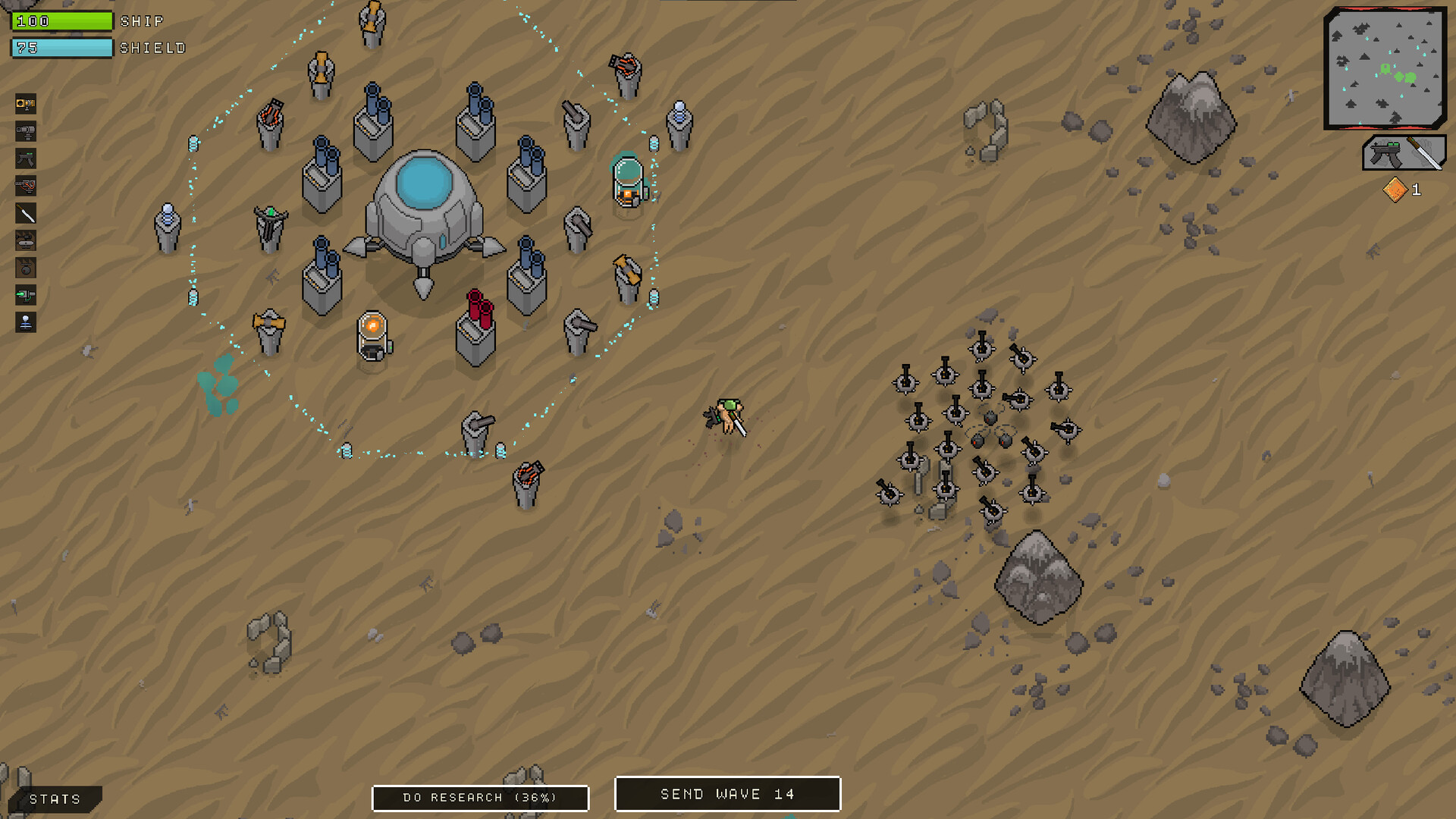Select the heavy turret icon in the sidebar

tap(25, 130)
